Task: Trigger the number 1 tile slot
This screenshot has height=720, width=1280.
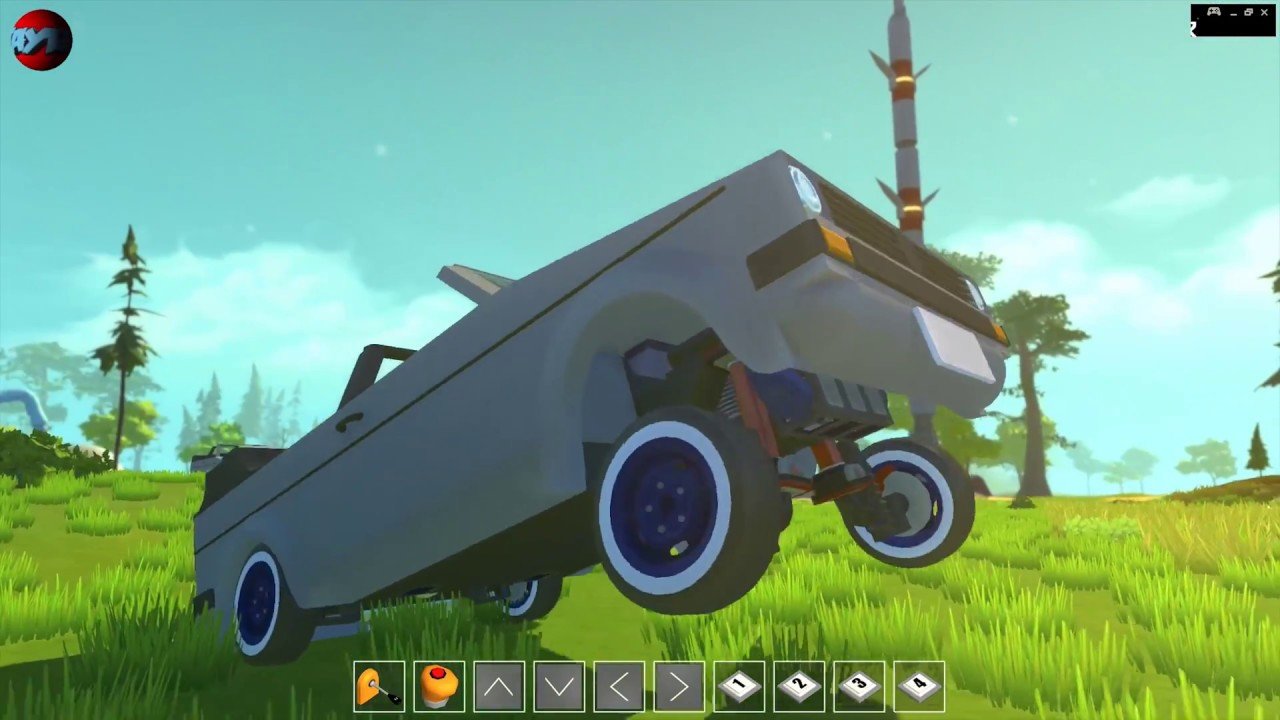Action: coord(739,687)
